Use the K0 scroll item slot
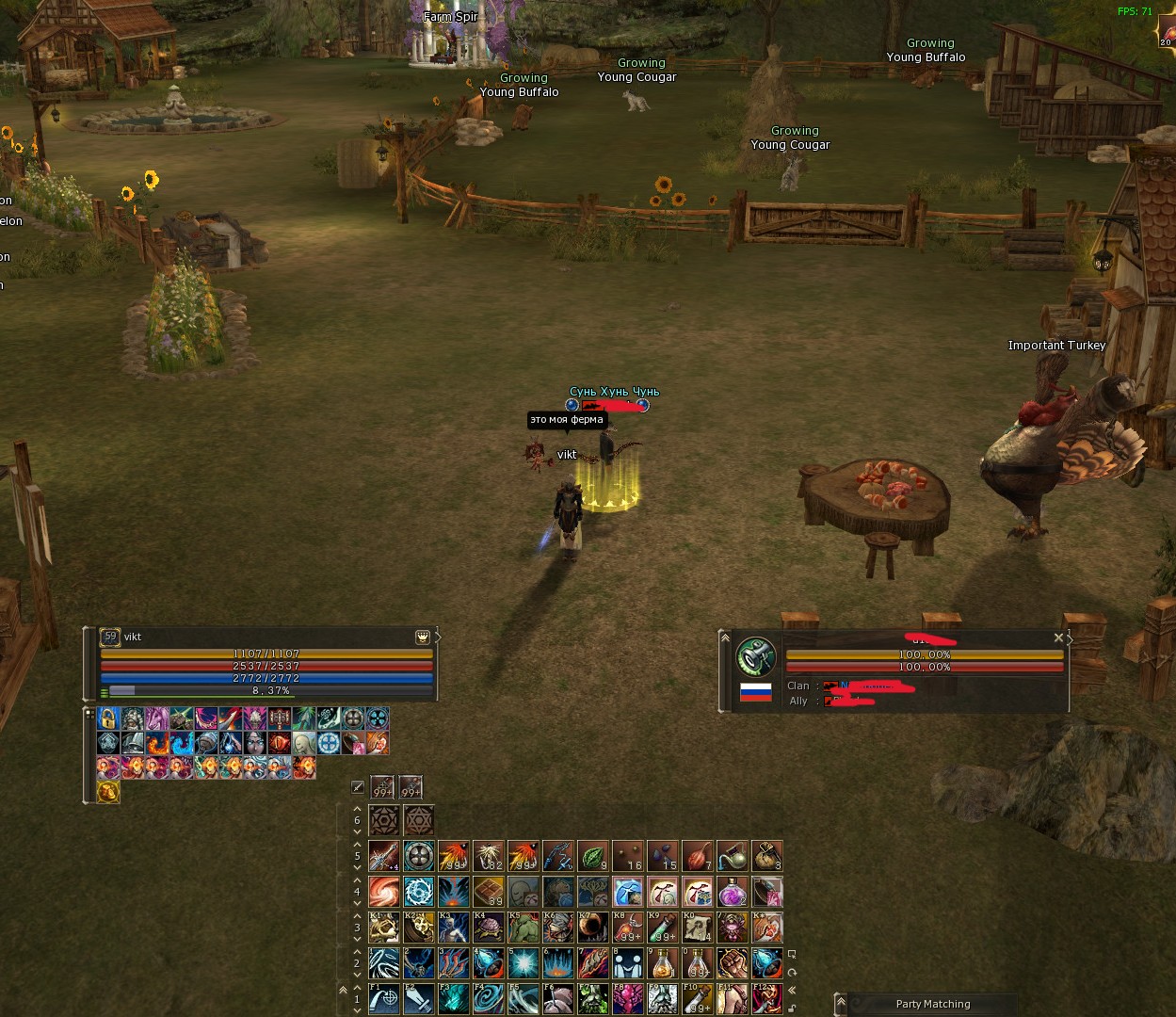The image size is (1176, 1017). point(698,928)
